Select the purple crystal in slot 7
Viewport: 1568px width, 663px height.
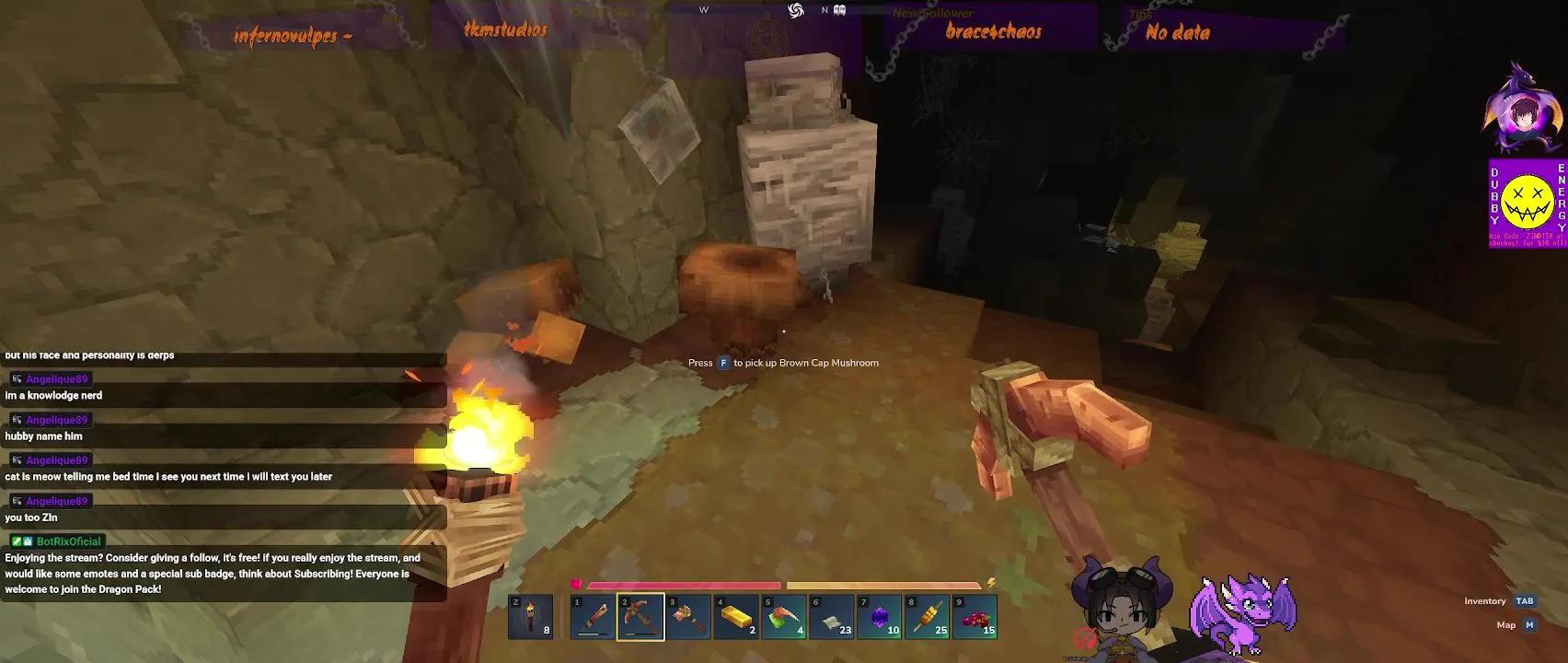point(881,615)
